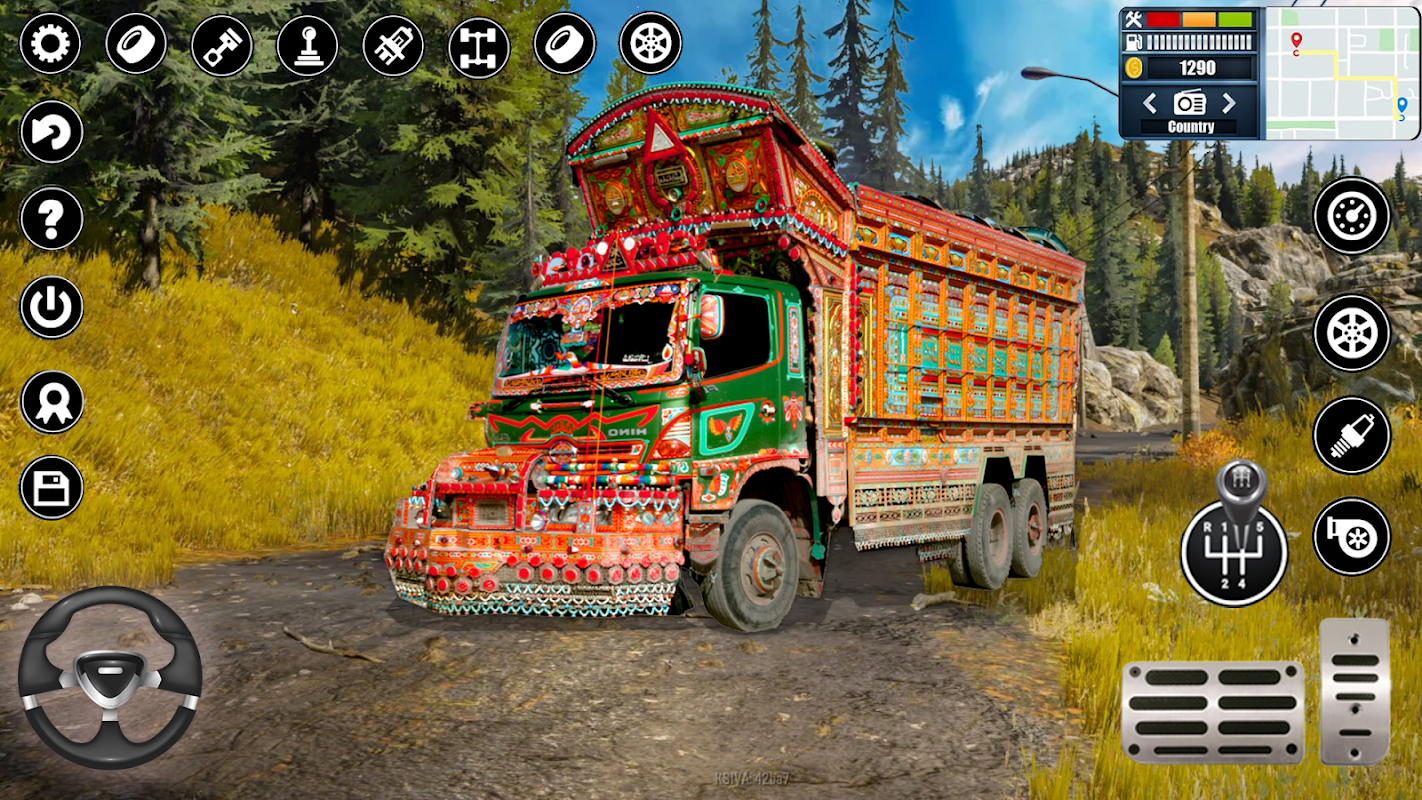Activate the spark plug button
1422x800 pixels.
1352,435
